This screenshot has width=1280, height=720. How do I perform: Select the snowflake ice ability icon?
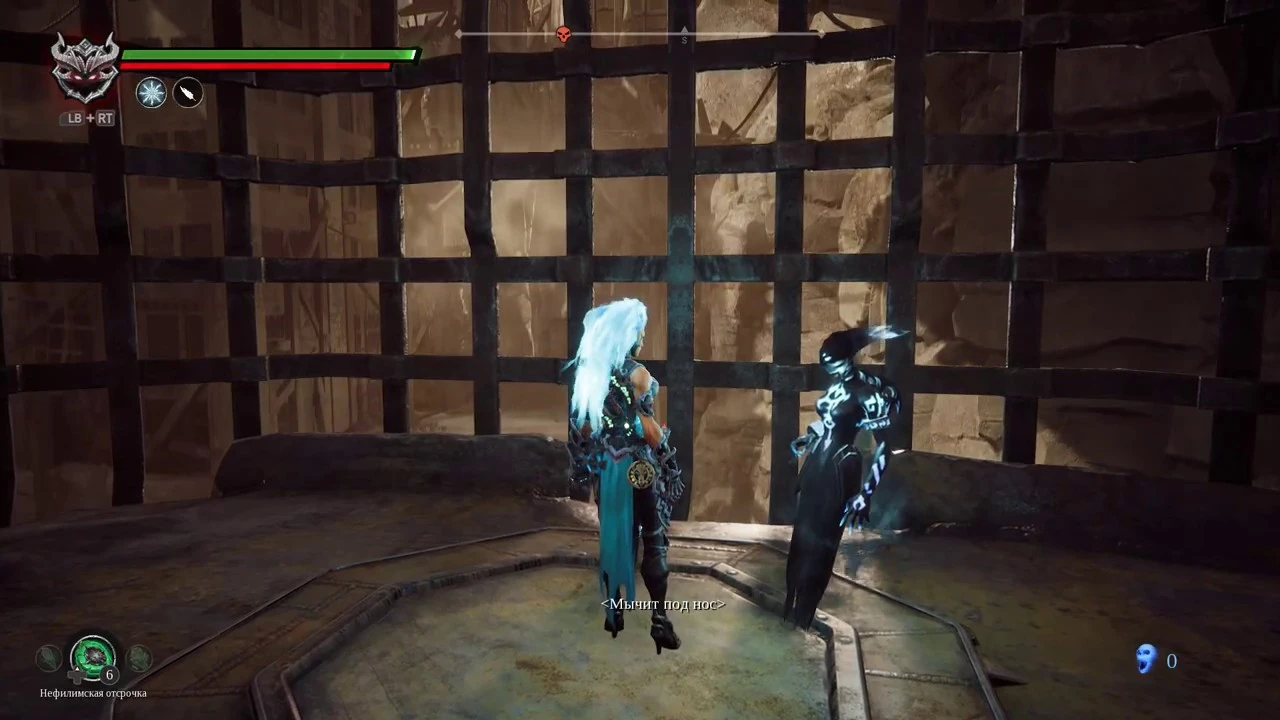150,93
